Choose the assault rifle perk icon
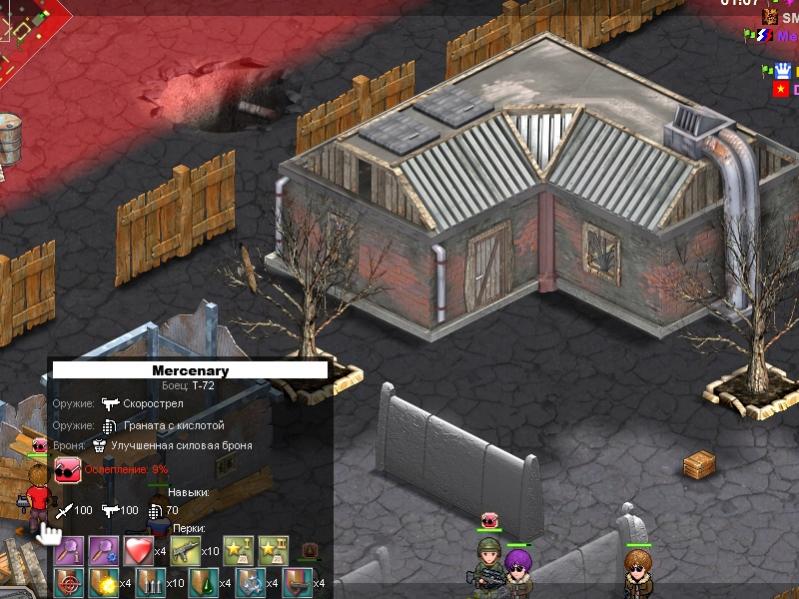The height and width of the screenshot is (599, 799). tap(186, 550)
